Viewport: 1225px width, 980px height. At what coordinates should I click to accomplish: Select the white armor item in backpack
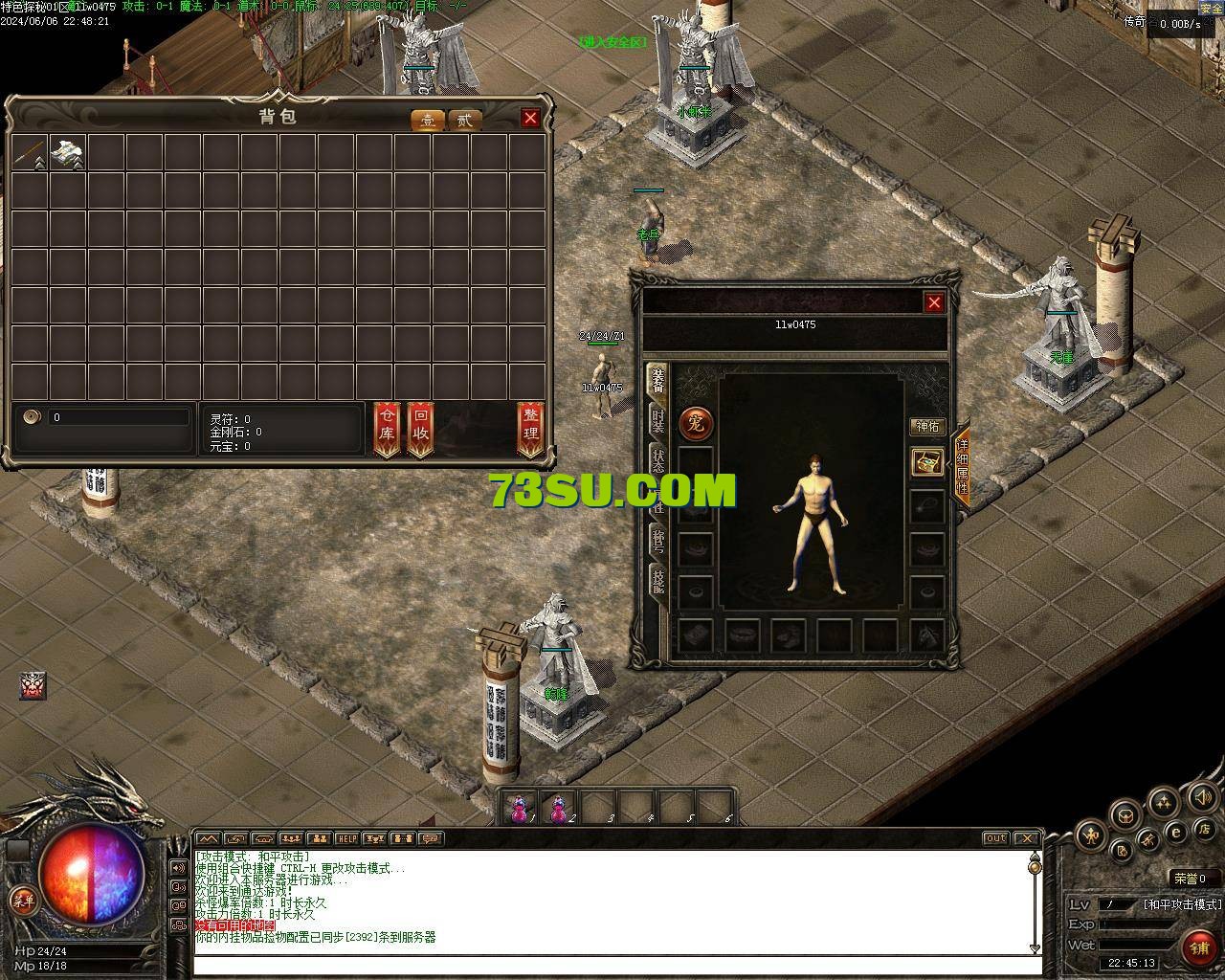[67, 151]
